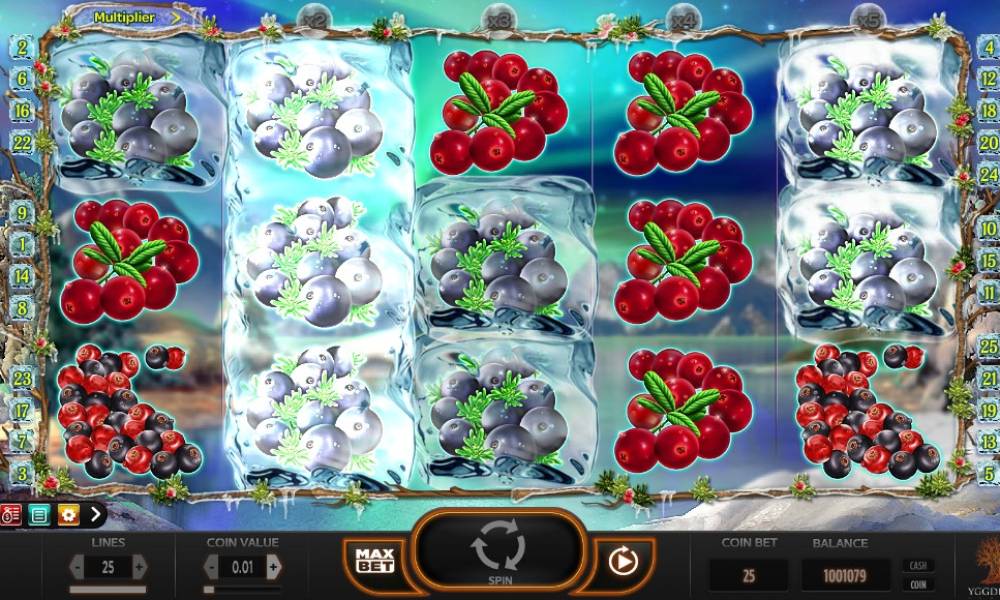Adjust the lines slider bar
1000x600 pixels.
[x=107, y=590]
